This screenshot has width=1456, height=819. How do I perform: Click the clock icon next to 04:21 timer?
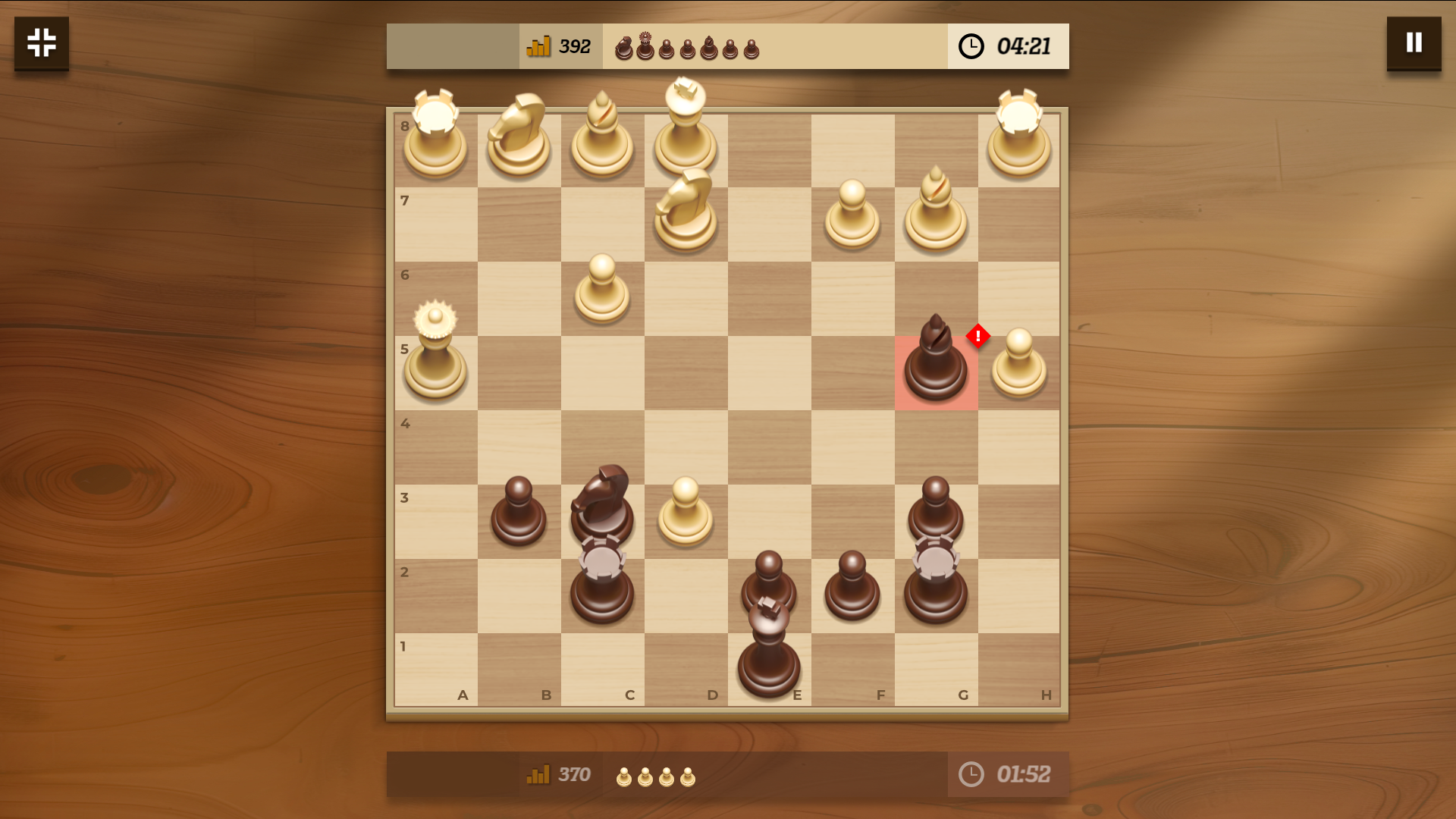971,45
